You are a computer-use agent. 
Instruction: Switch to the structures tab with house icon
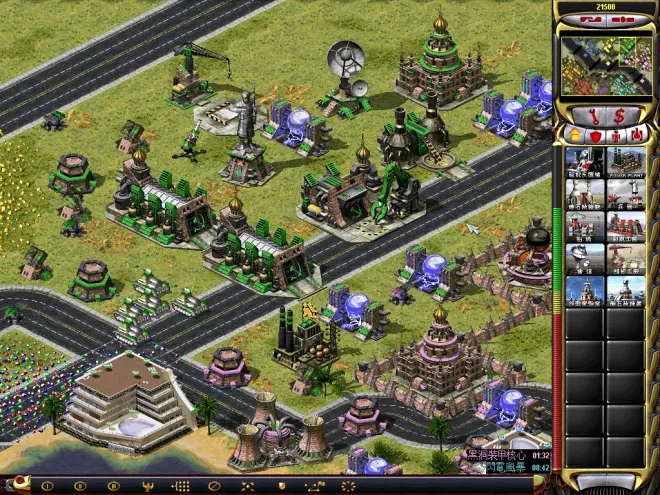tap(575, 136)
